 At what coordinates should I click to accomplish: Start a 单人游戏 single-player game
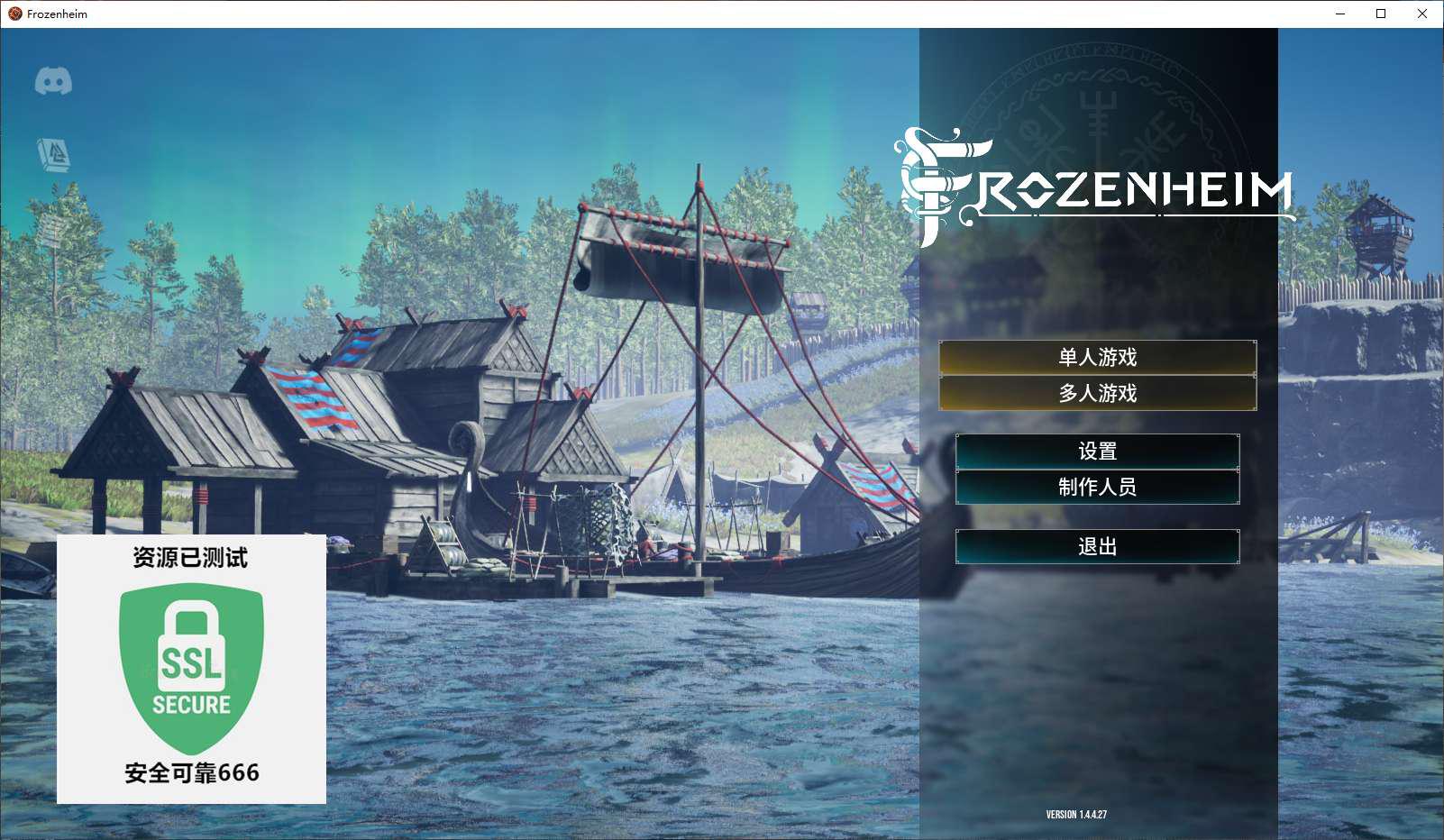point(1097,358)
